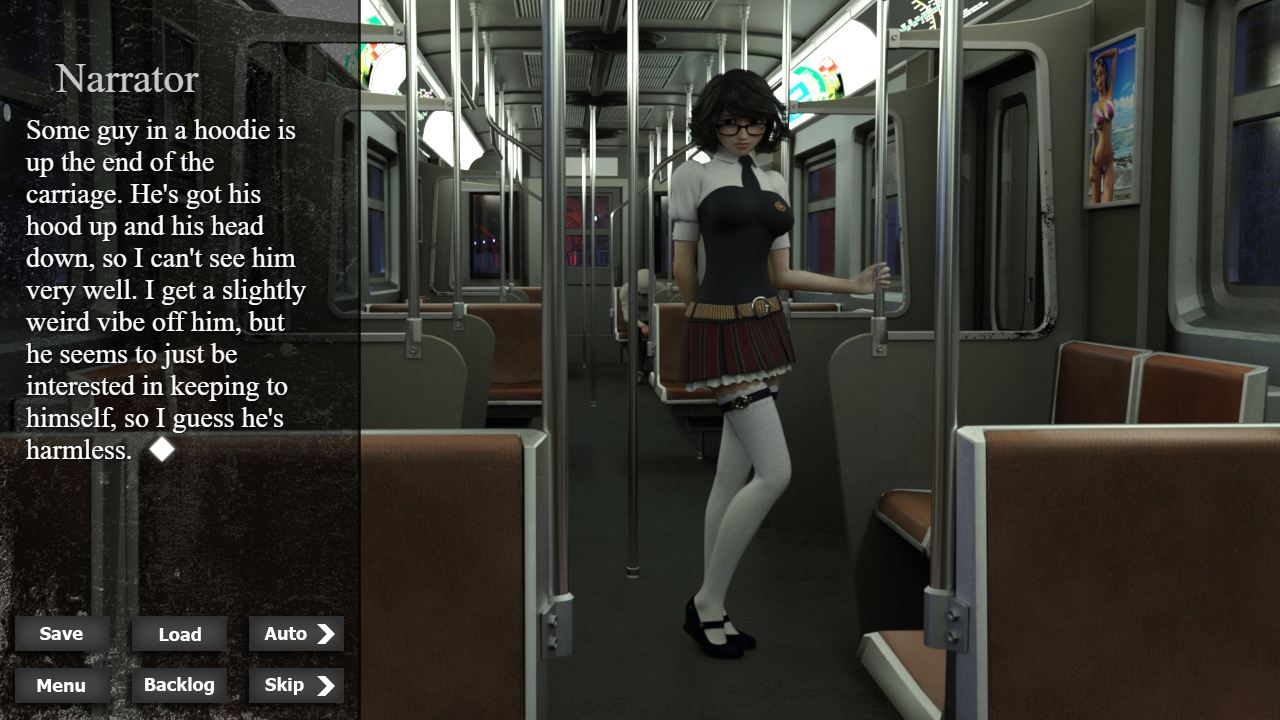Click the Auto button text label
Screen dimensions: 1280x720
pos(285,633)
